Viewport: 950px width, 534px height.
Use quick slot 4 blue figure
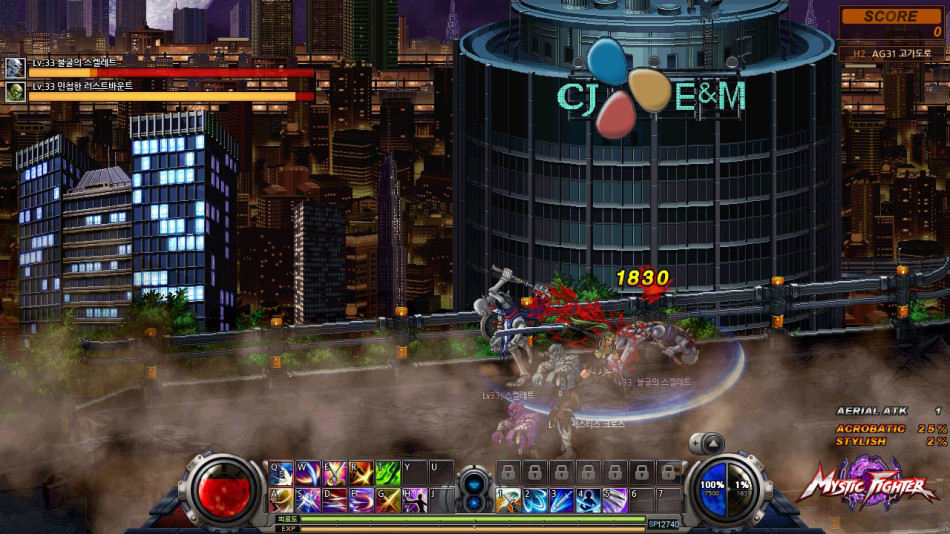click(588, 499)
